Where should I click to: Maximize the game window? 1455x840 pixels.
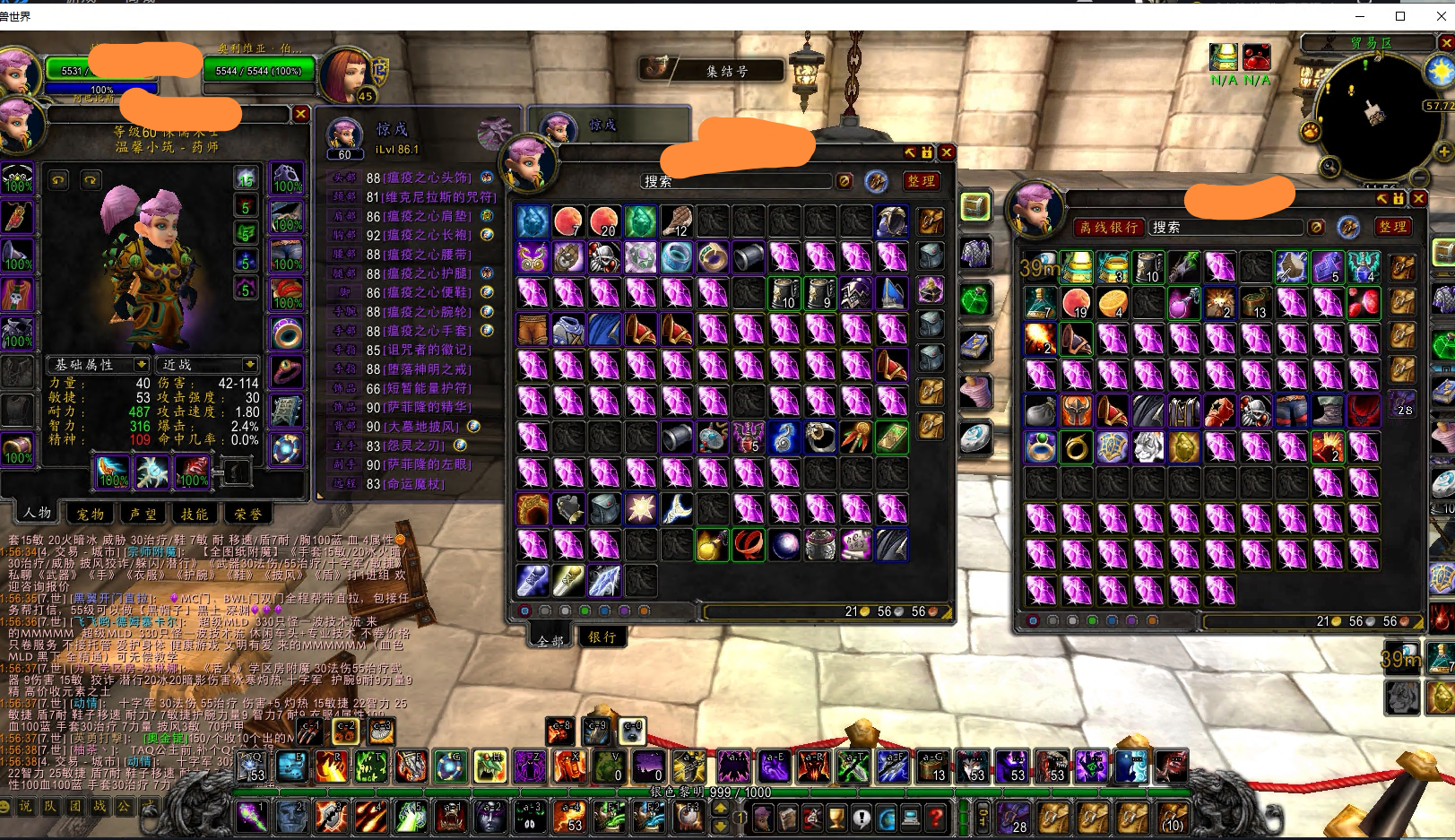coord(1400,16)
